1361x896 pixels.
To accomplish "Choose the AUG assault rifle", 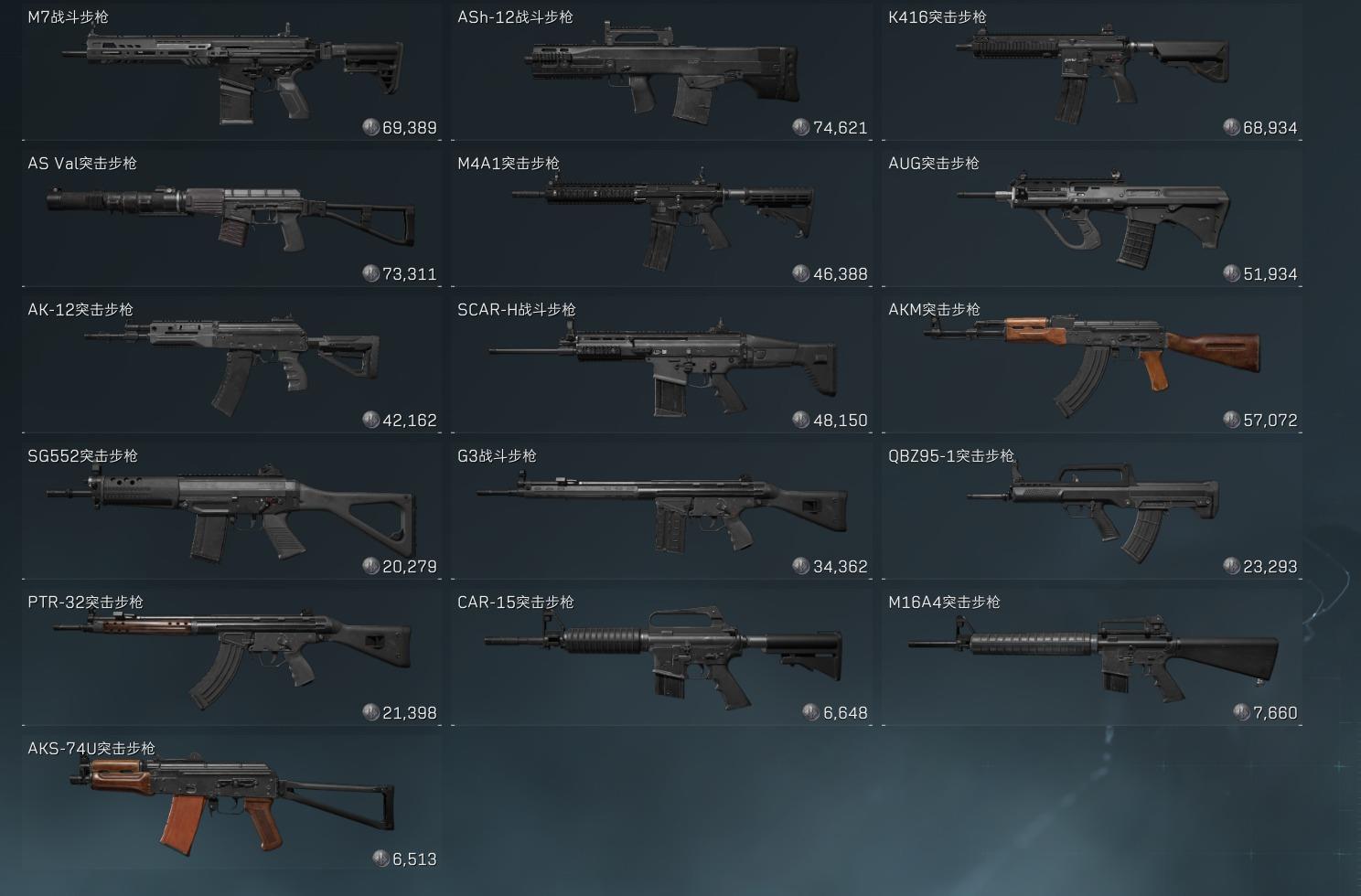I will click(x=1092, y=219).
